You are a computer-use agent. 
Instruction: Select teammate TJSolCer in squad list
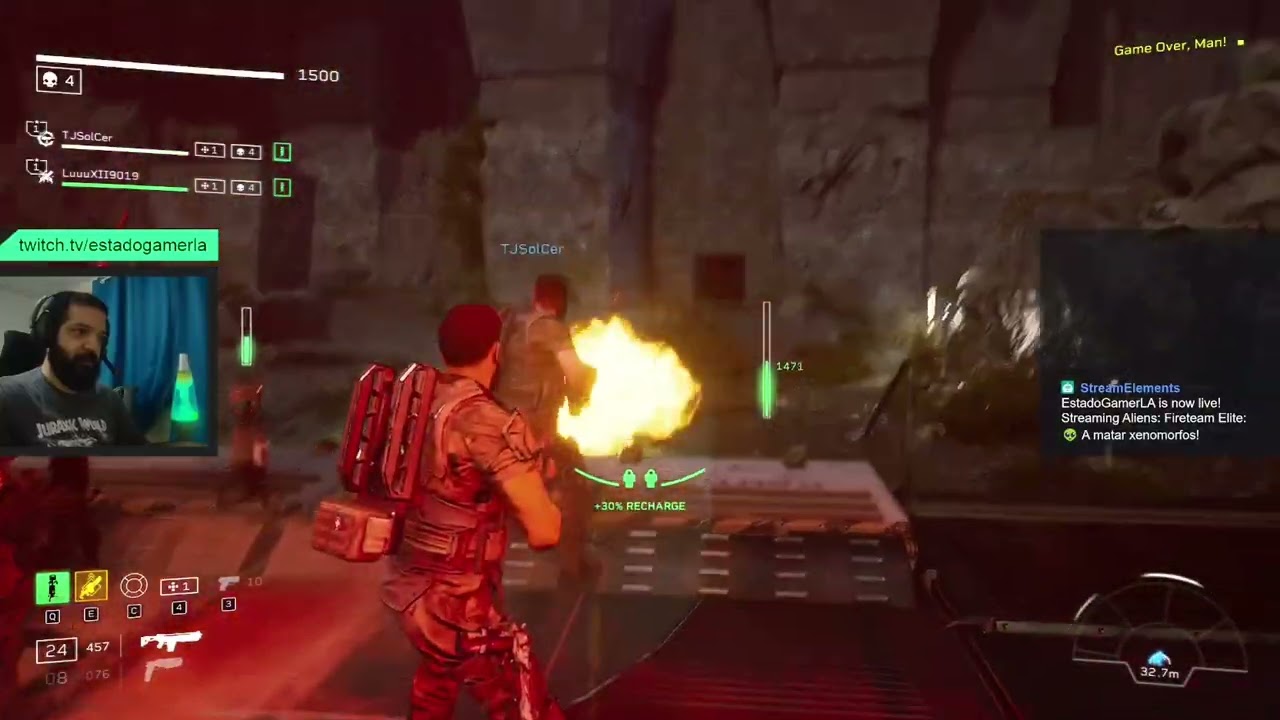[x=87, y=137]
